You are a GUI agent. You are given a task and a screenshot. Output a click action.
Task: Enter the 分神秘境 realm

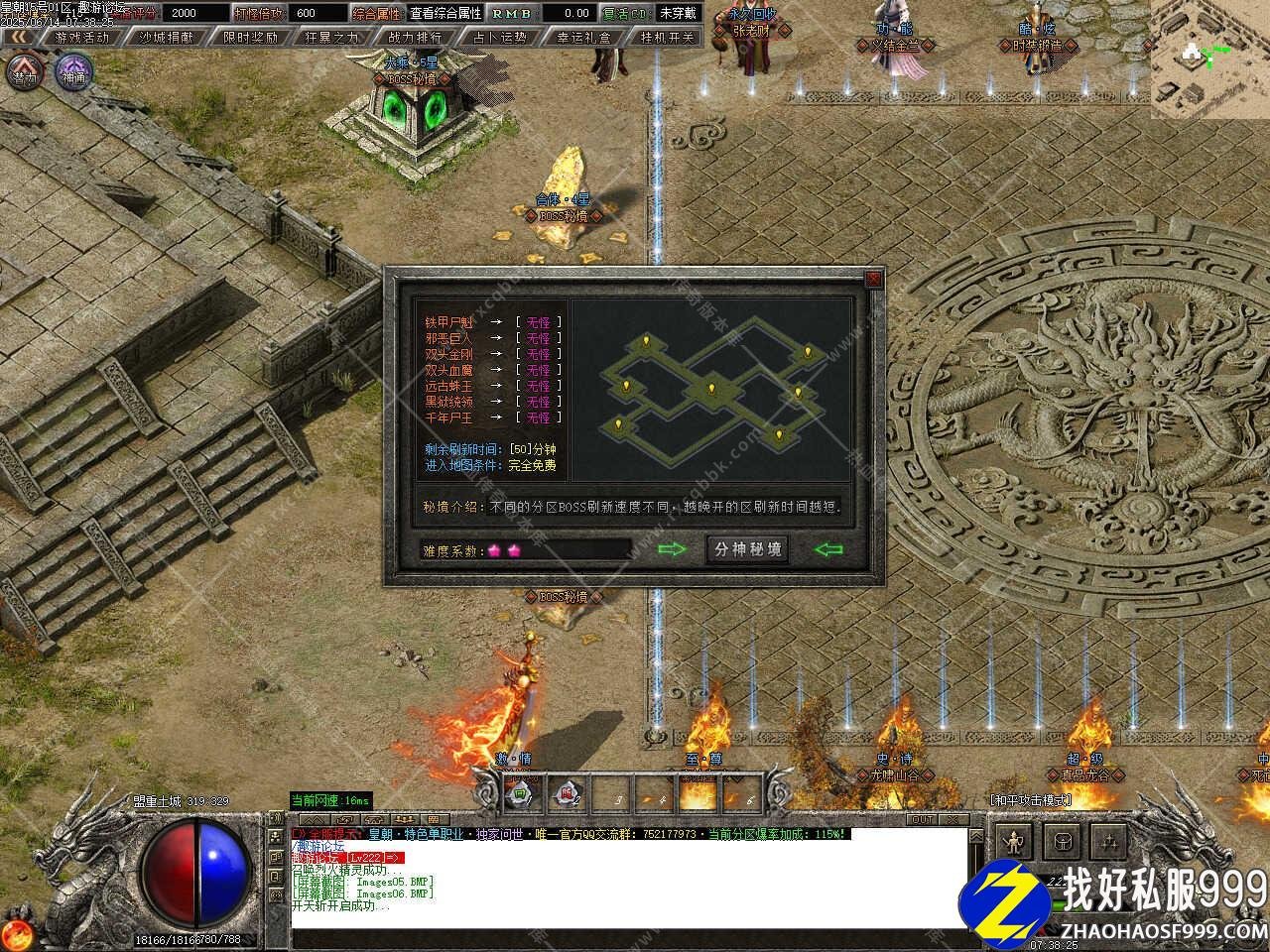[x=747, y=549]
